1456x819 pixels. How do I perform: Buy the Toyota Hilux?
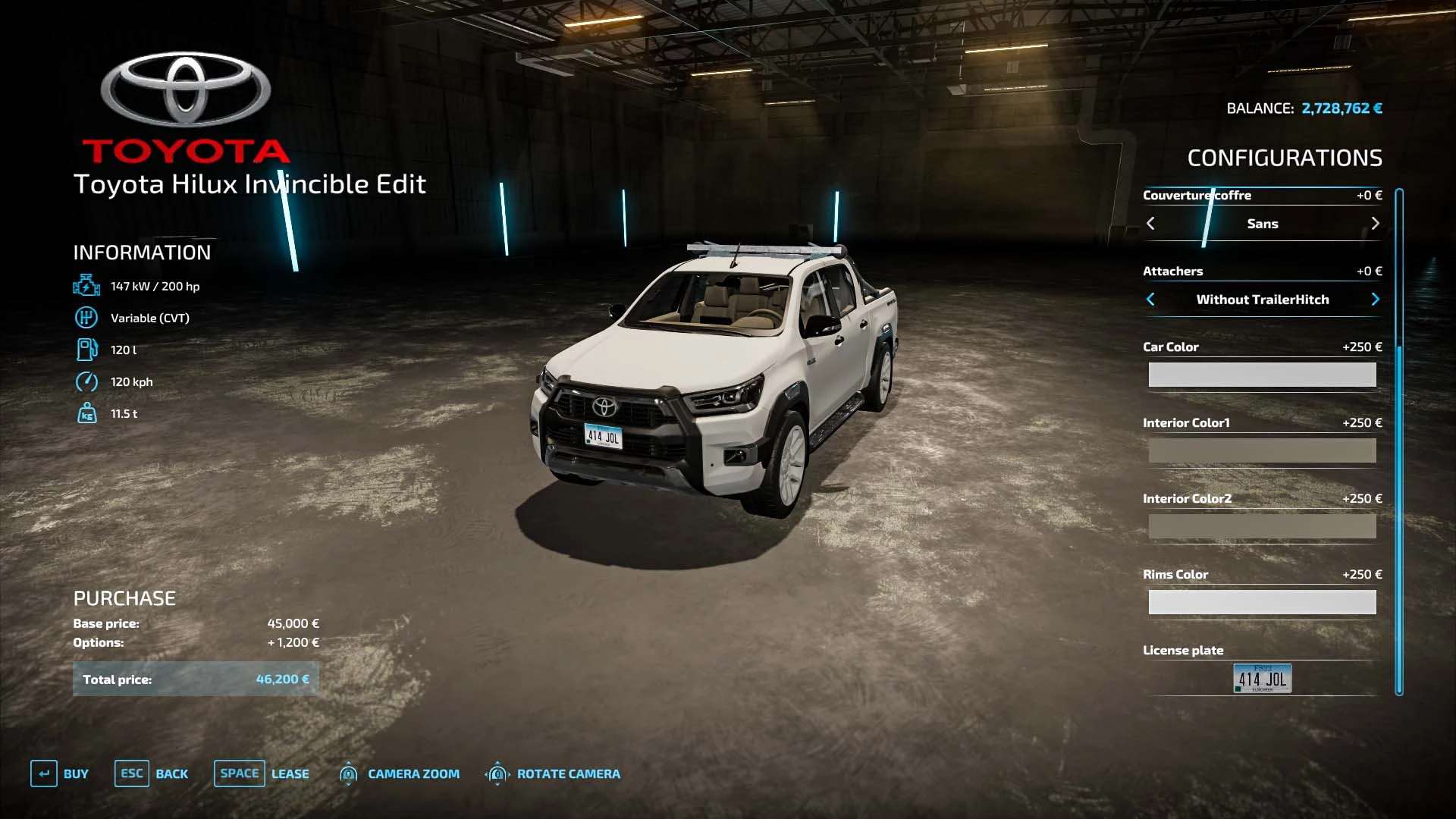coord(60,773)
